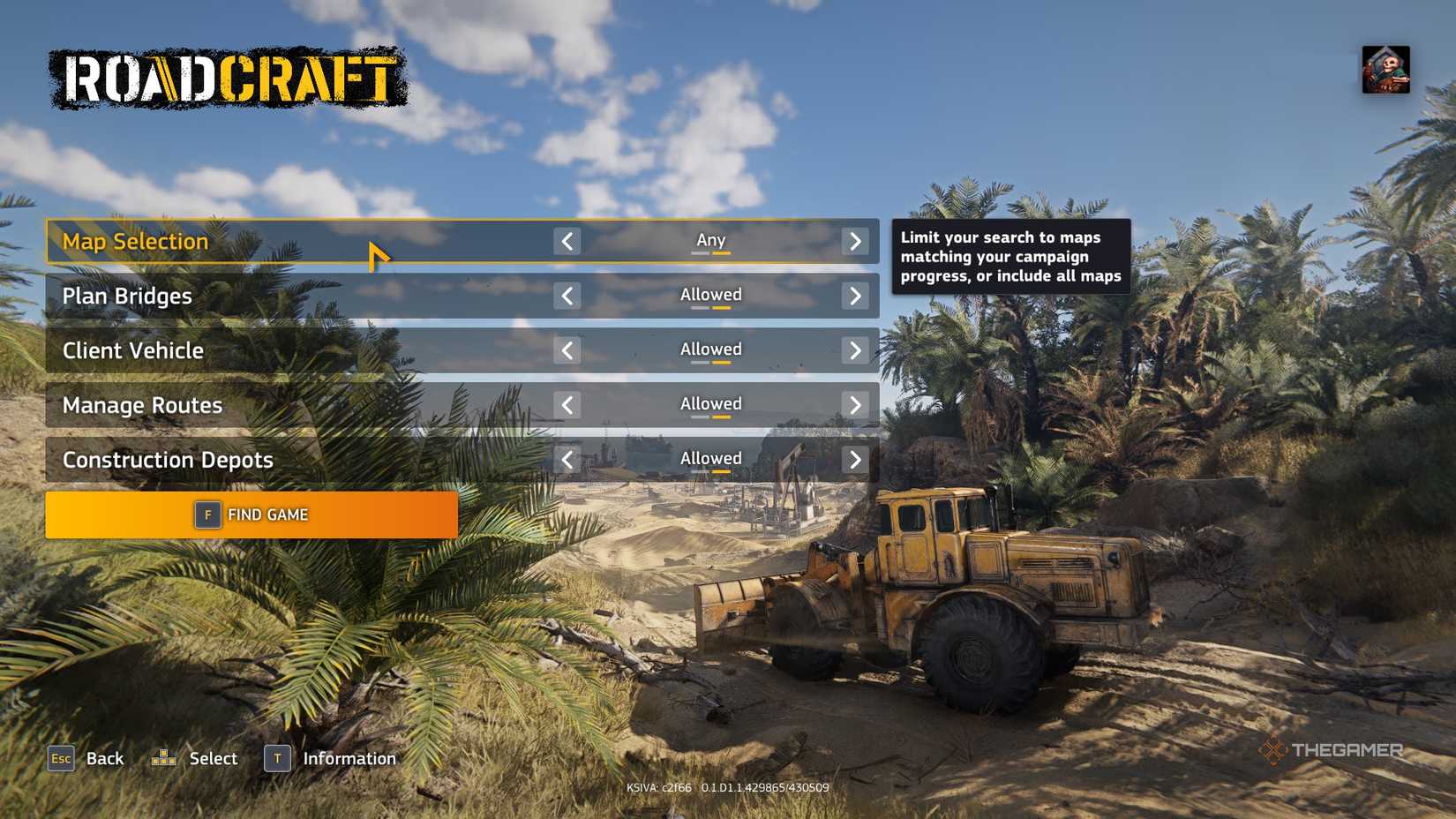Select the Map Selection row
Screen dimensions: 1456x819
265,240
